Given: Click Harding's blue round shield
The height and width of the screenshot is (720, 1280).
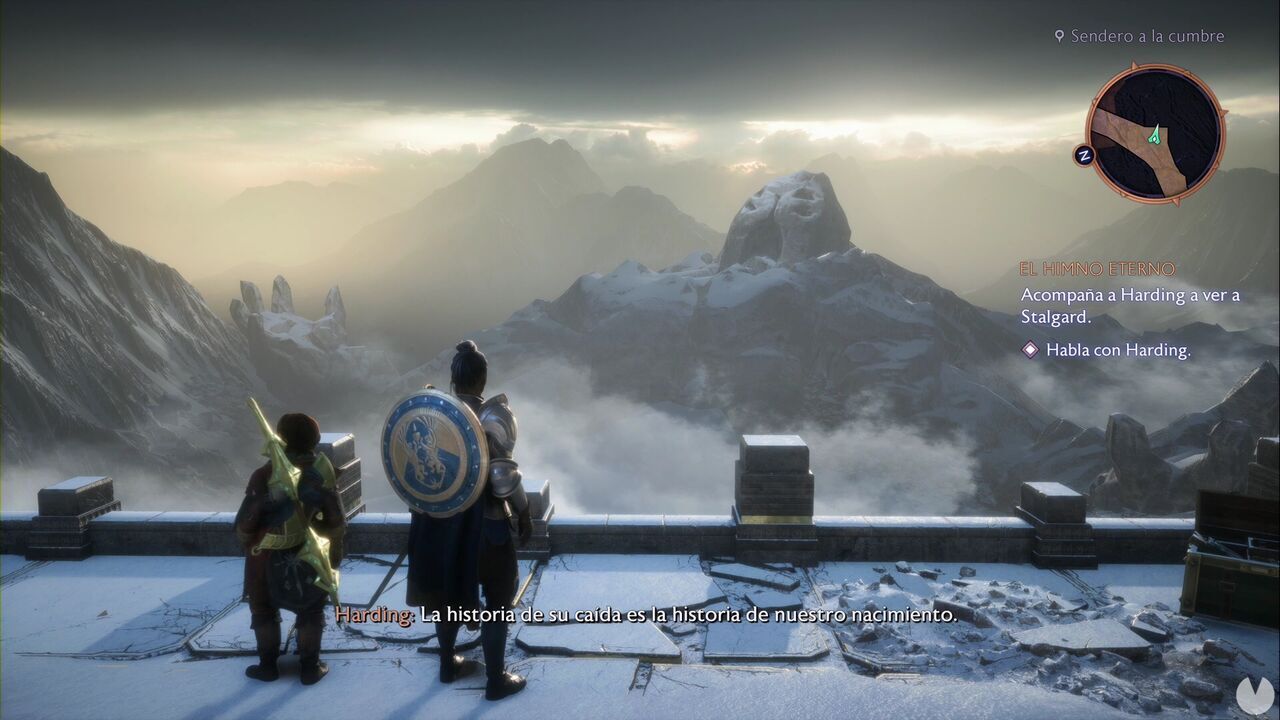Looking at the screenshot, I should 432,452.
